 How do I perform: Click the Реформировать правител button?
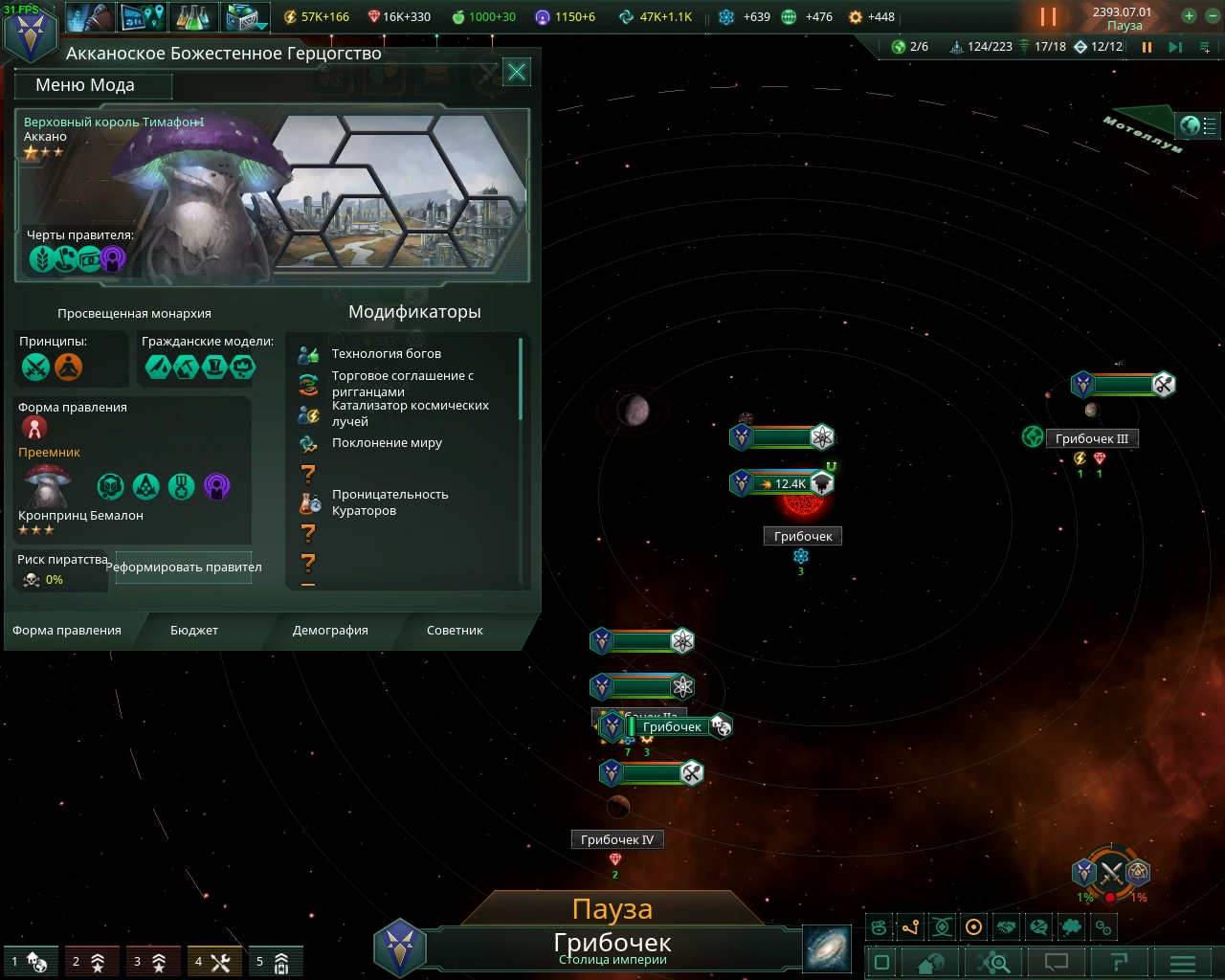pyautogui.click(x=182, y=568)
